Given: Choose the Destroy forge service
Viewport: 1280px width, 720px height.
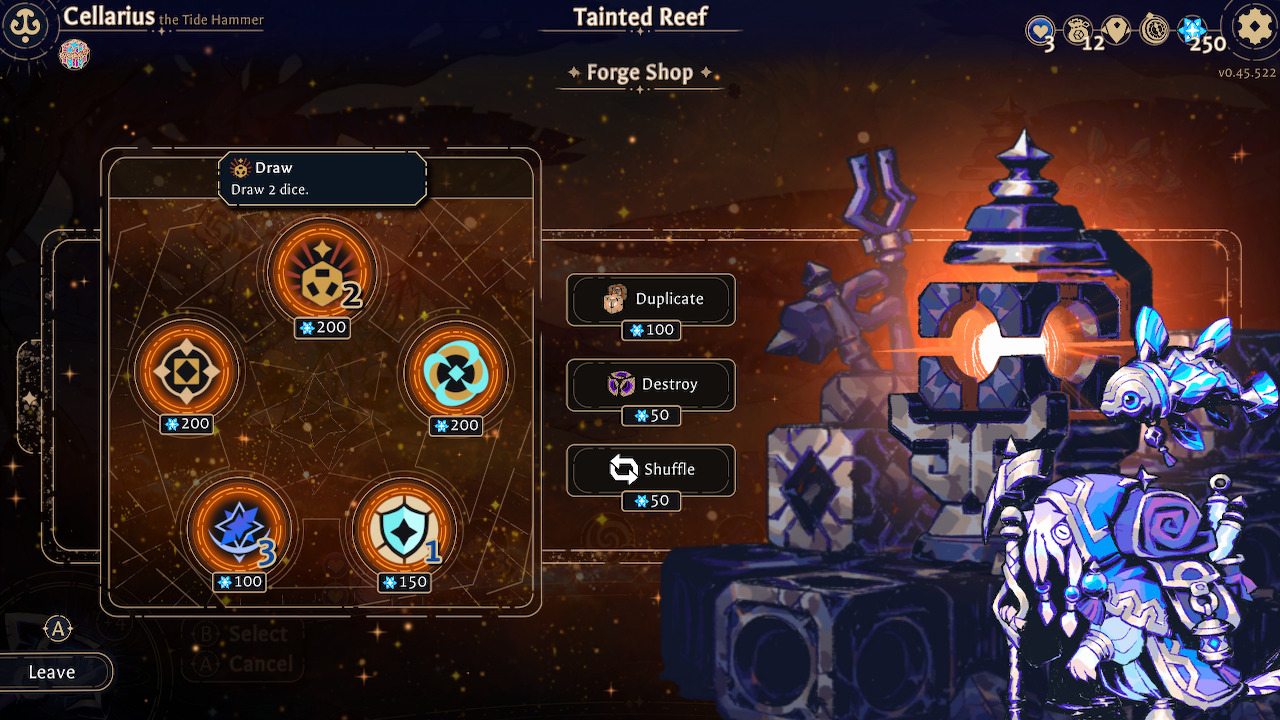Looking at the screenshot, I should click(x=651, y=384).
